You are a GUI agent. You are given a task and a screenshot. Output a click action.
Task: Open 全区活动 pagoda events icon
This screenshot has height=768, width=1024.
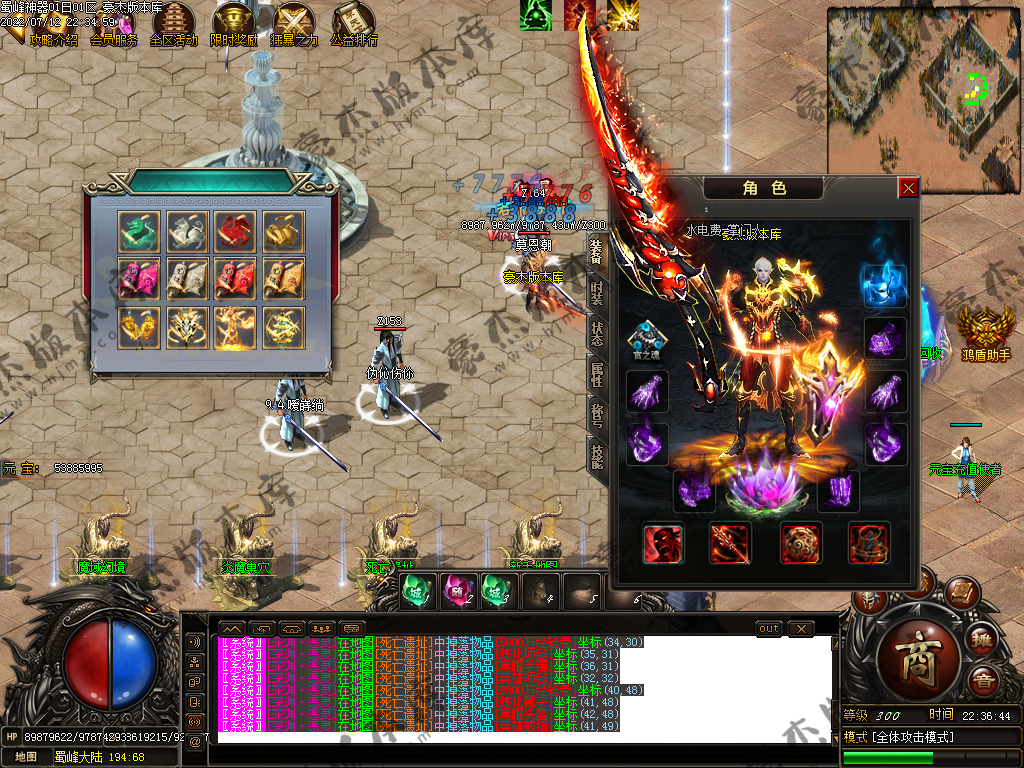pyautogui.click(x=173, y=25)
